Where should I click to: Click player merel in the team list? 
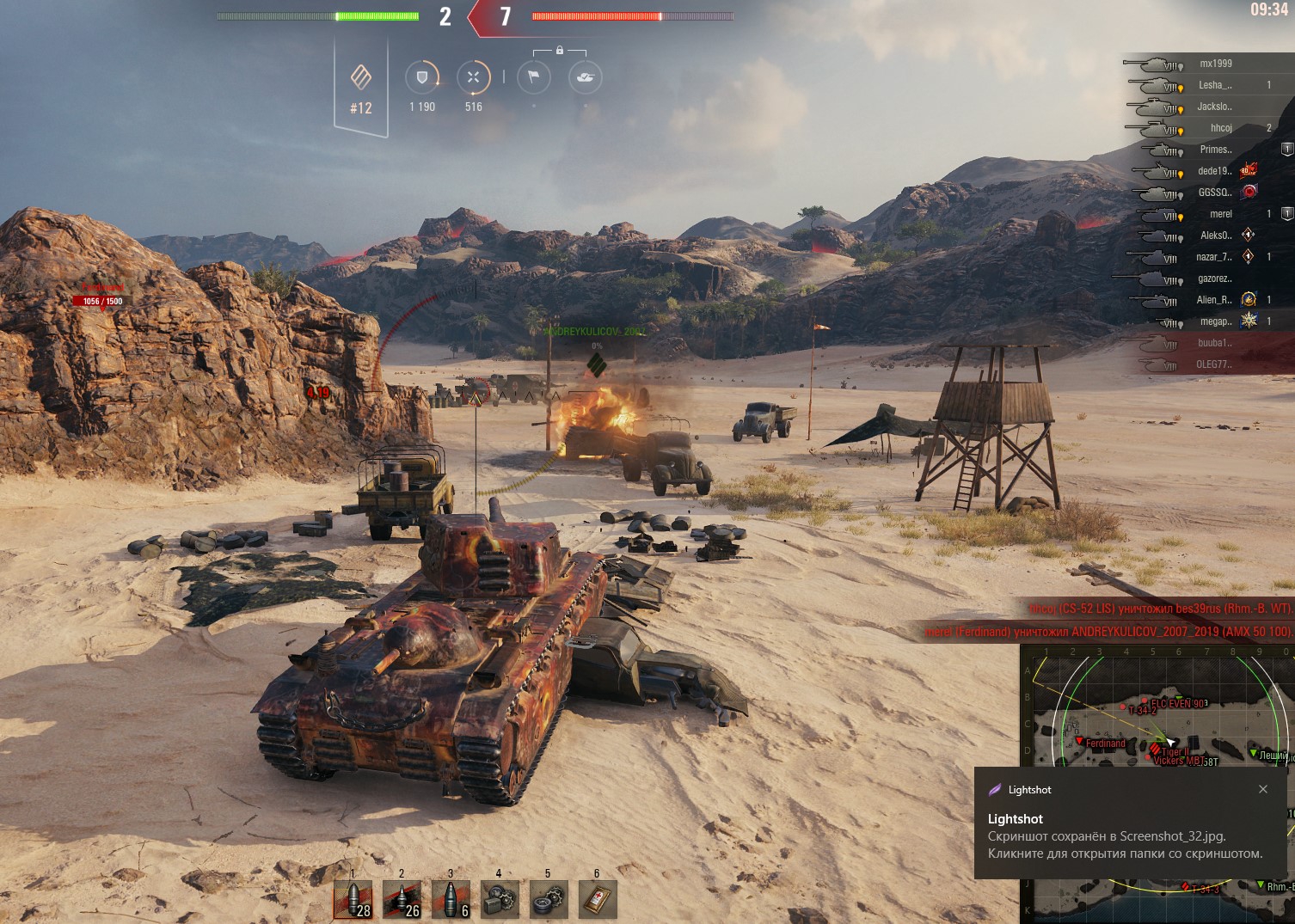click(1221, 214)
